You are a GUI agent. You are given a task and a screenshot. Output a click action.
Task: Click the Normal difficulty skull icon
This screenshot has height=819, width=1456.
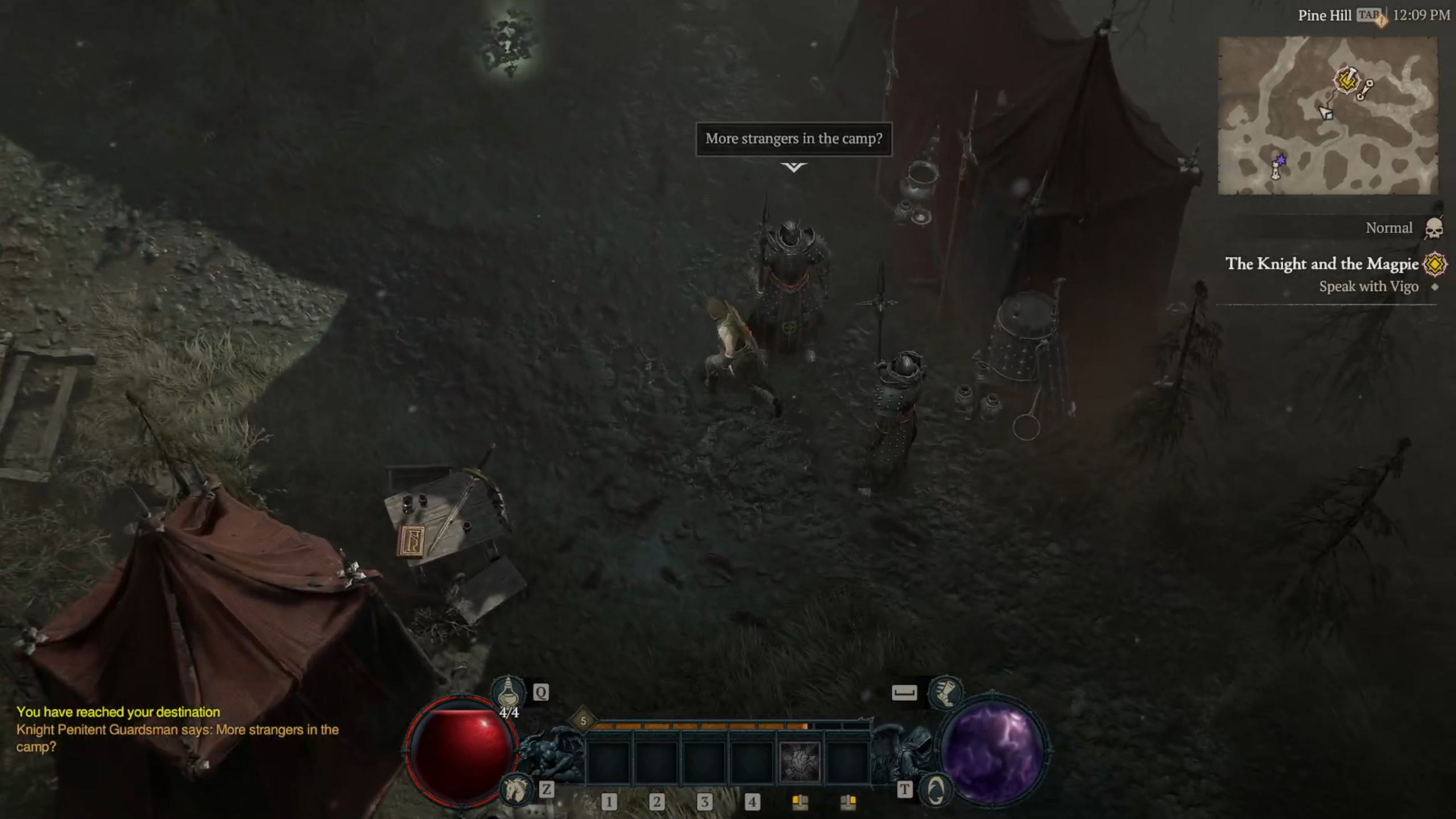click(x=1434, y=229)
